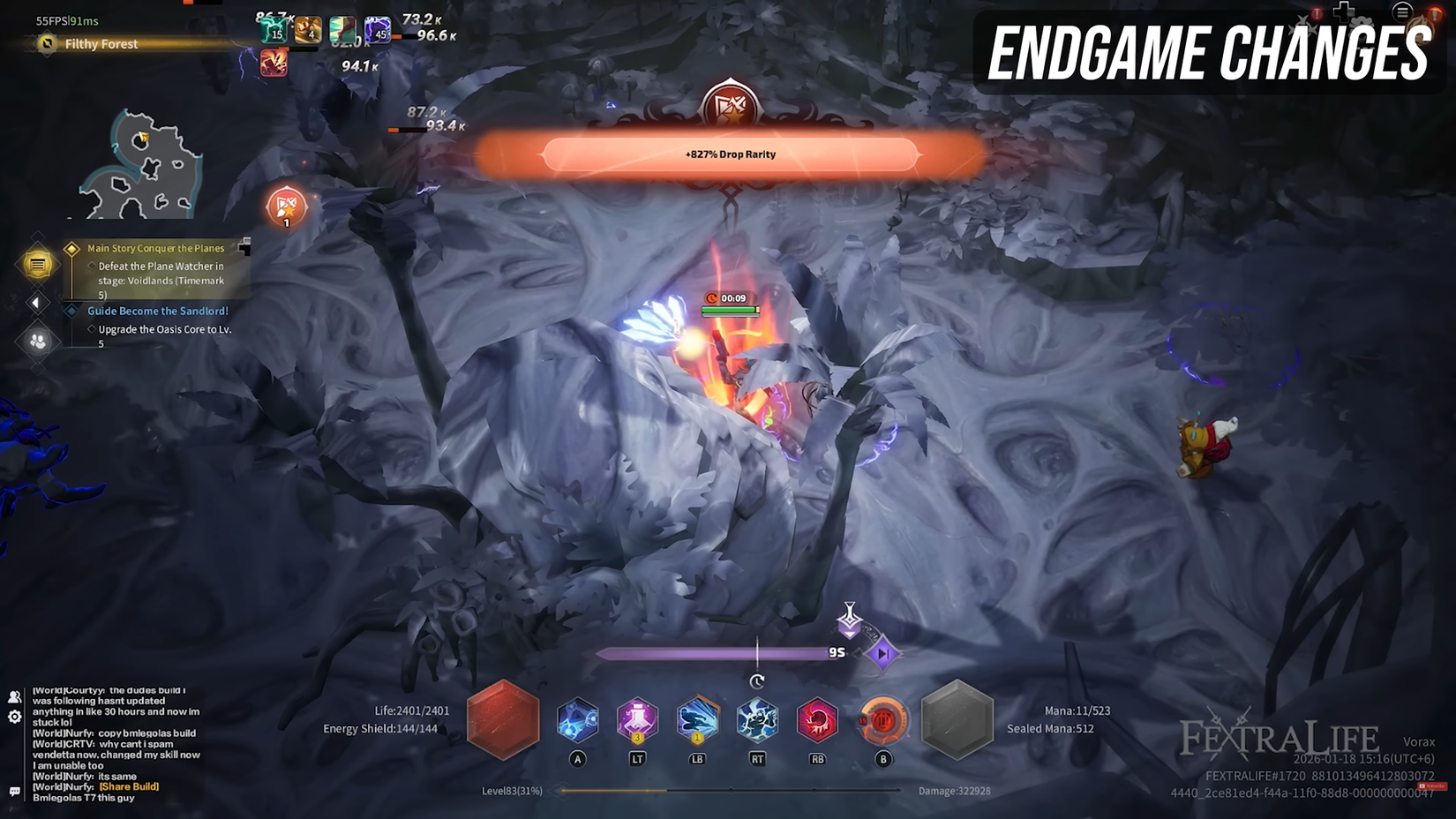
Task: Open the quest log via golden journal icon
Action: pyautogui.click(x=37, y=263)
